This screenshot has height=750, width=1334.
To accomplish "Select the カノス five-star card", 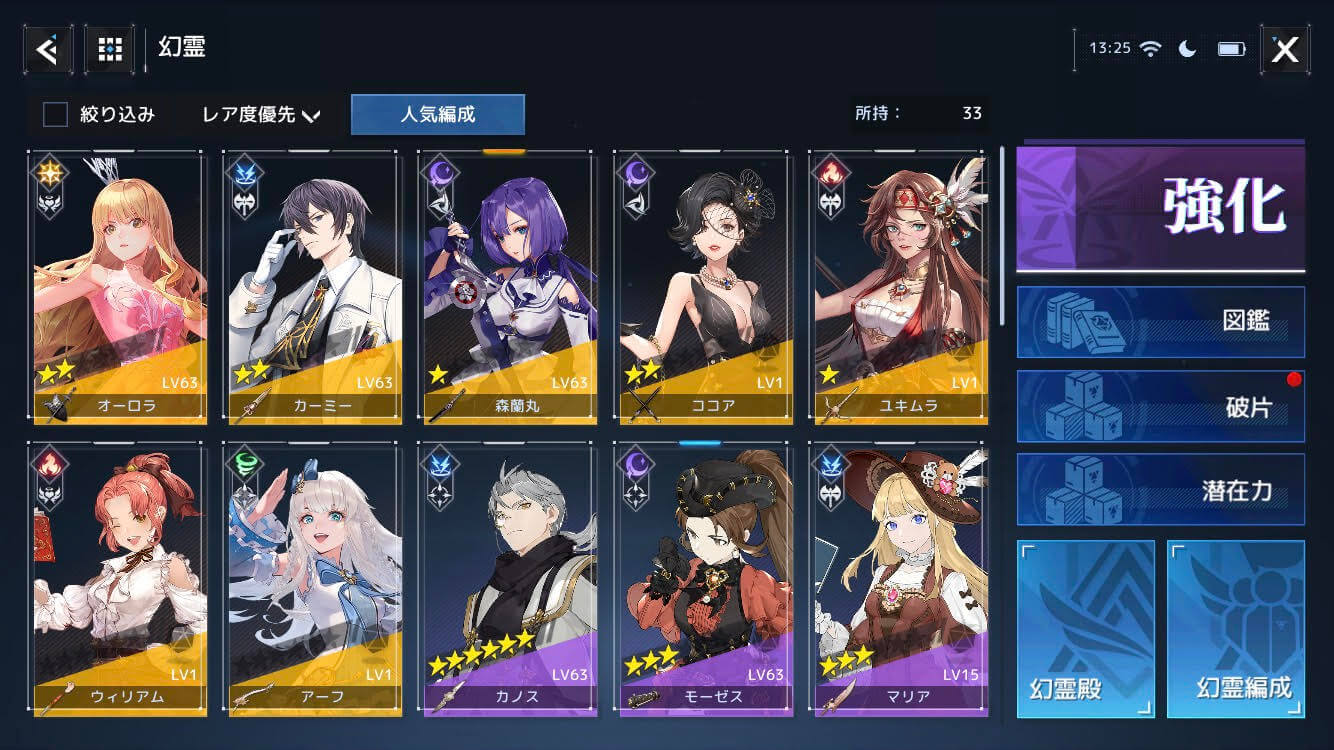I will 508,580.
